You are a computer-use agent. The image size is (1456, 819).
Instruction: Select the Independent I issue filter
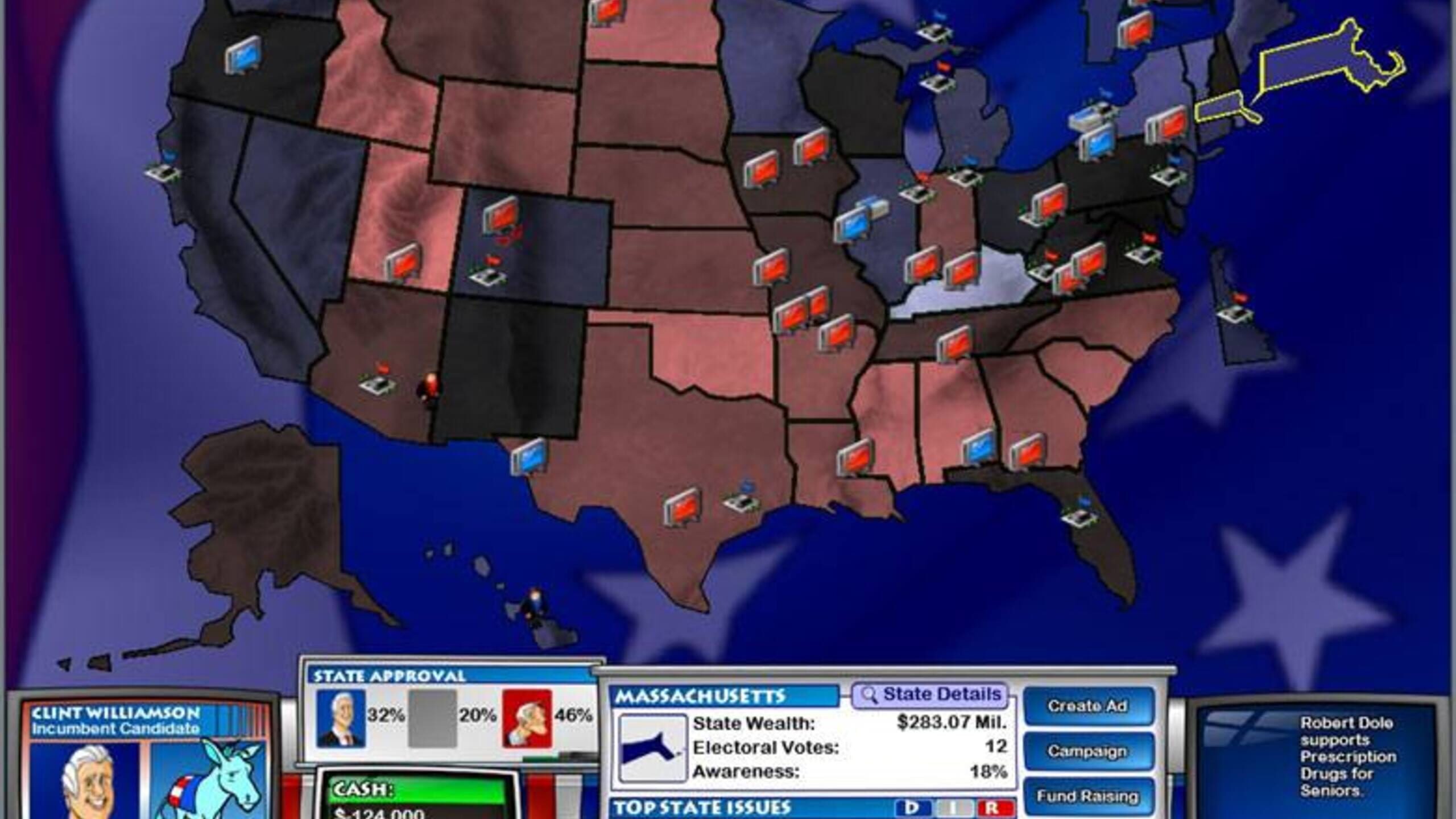click(x=954, y=809)
